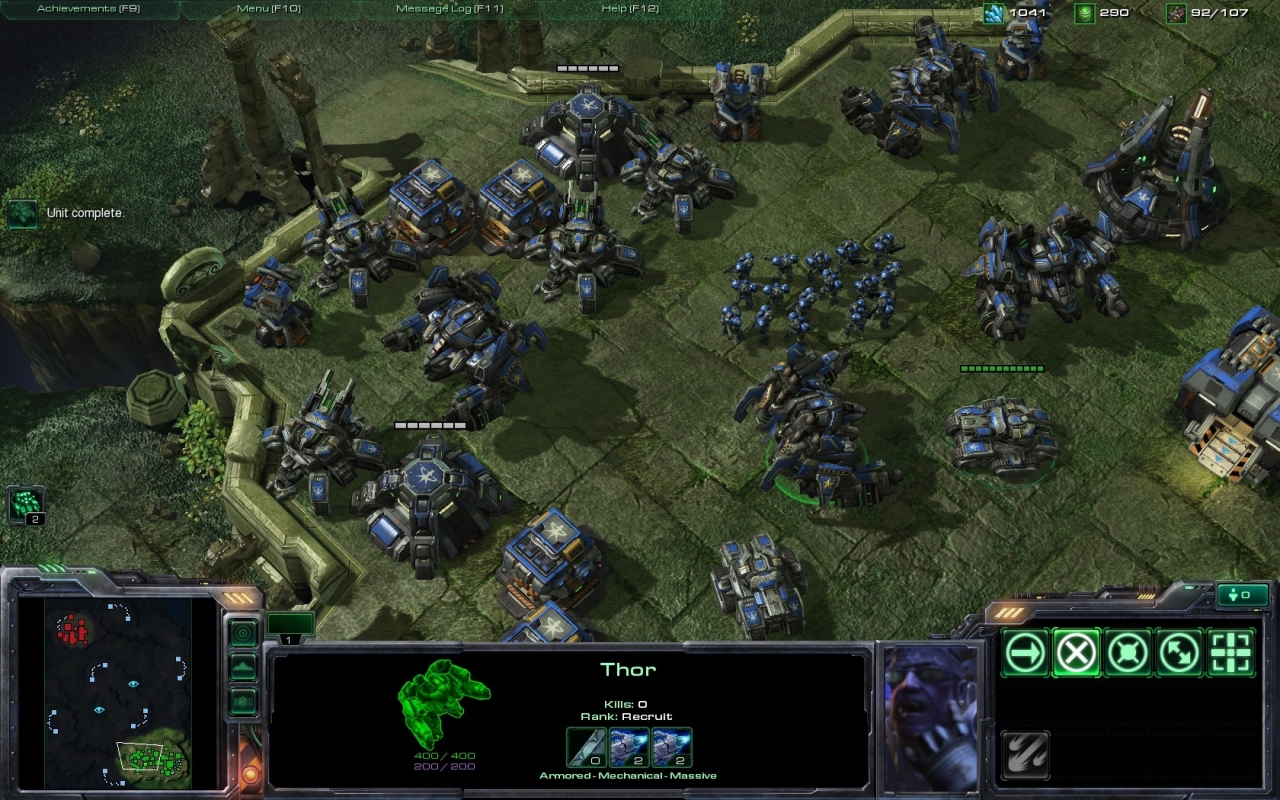Open the Help menu
The height and width of the screenshot is (800, 1280).
[x=629, y=9]
